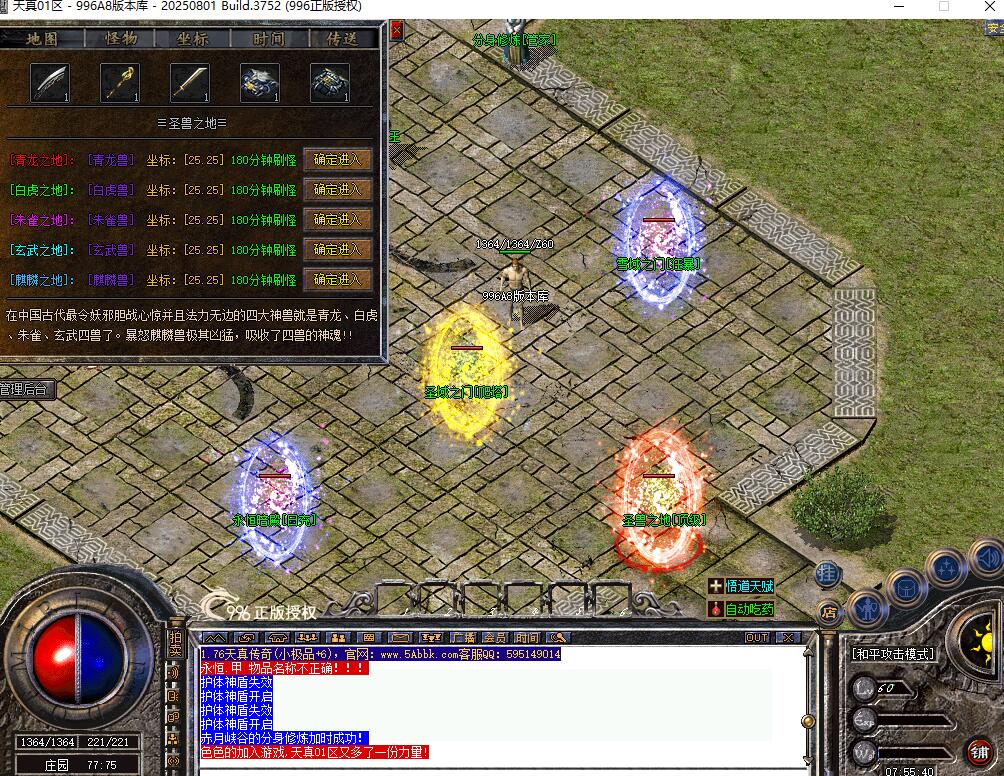This screenshot has width=1004, height=776.
Task: Toggle the 自动吃药 option
Action: point(741,609)
